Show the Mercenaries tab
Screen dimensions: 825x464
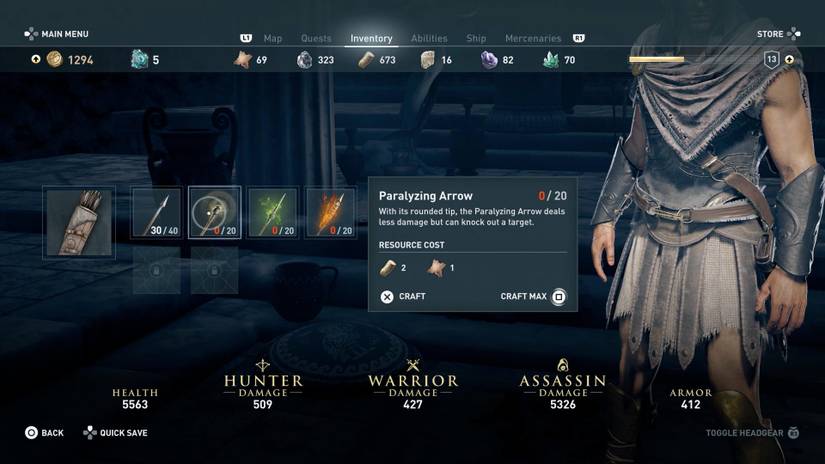pos(533,38)
